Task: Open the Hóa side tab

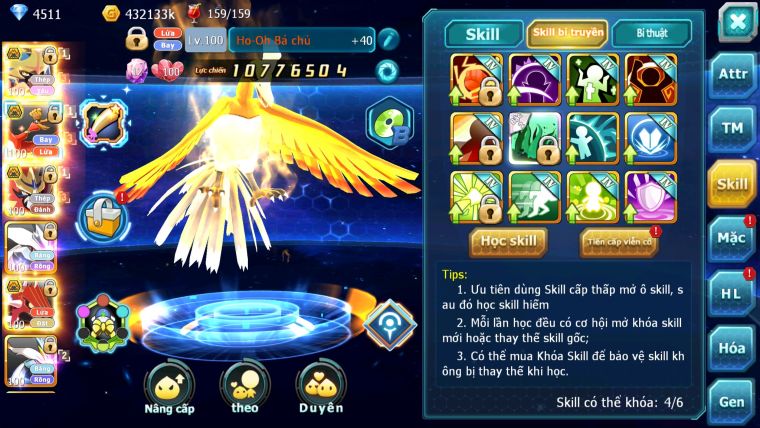Action: tap(732, 348)
